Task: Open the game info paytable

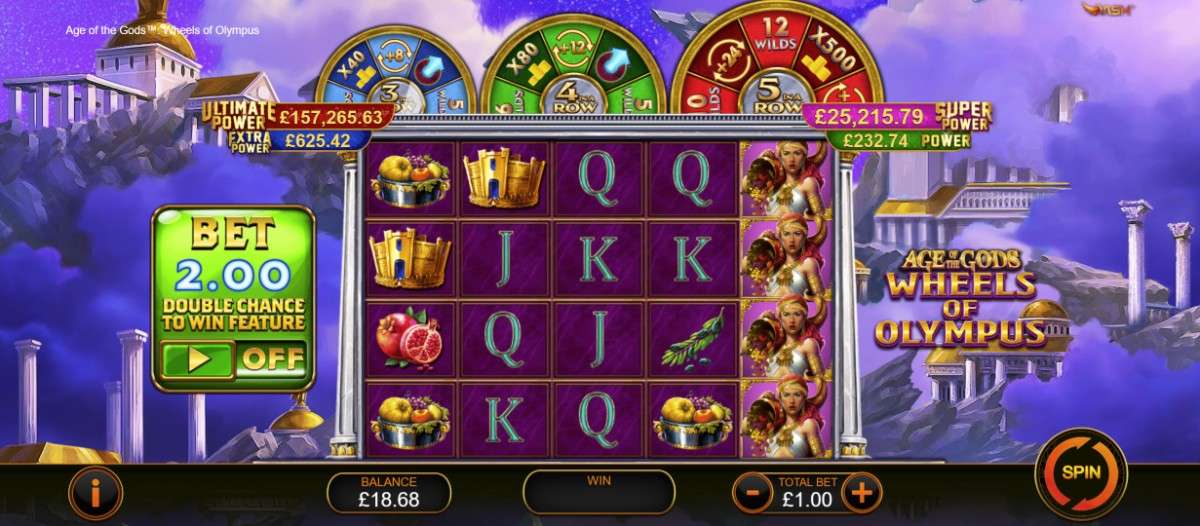Action: [x=95, y=493]
